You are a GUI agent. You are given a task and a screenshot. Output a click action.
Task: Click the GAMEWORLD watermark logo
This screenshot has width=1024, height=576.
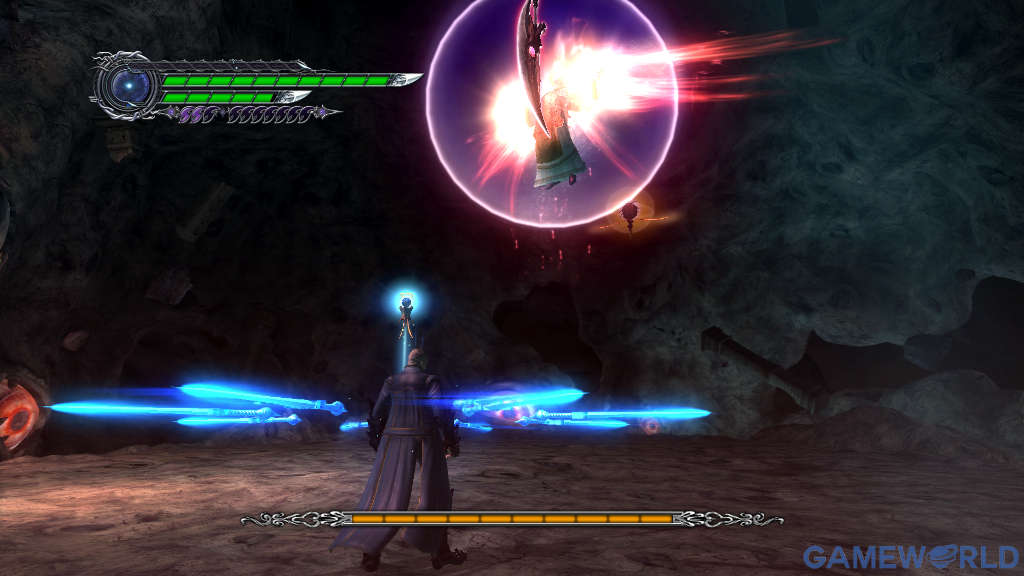pos(911,557)
